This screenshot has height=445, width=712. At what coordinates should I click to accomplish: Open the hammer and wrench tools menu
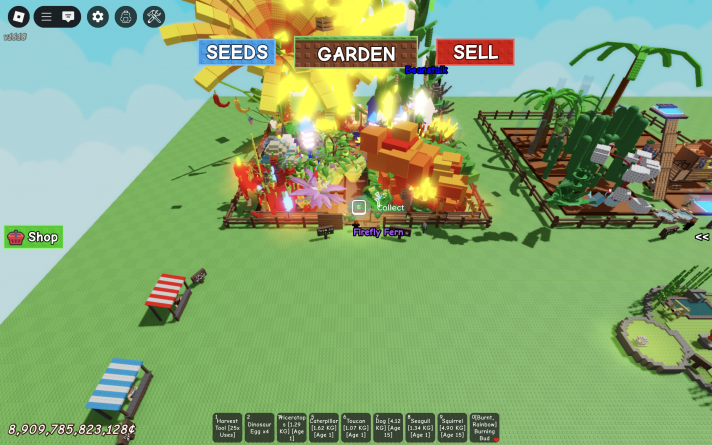click(x=153, y=17)
